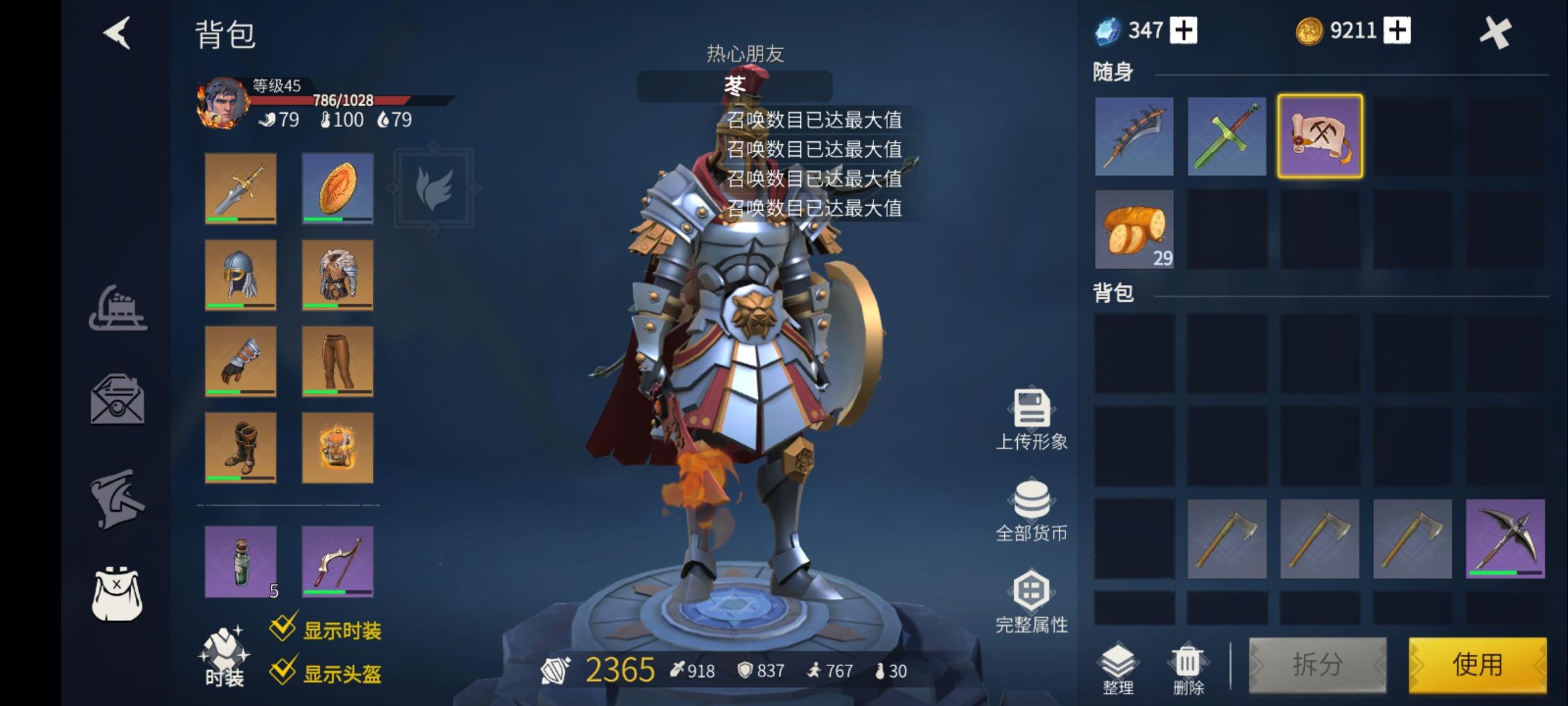Open the sled transport panel from sidebar

tap(119, 309)
